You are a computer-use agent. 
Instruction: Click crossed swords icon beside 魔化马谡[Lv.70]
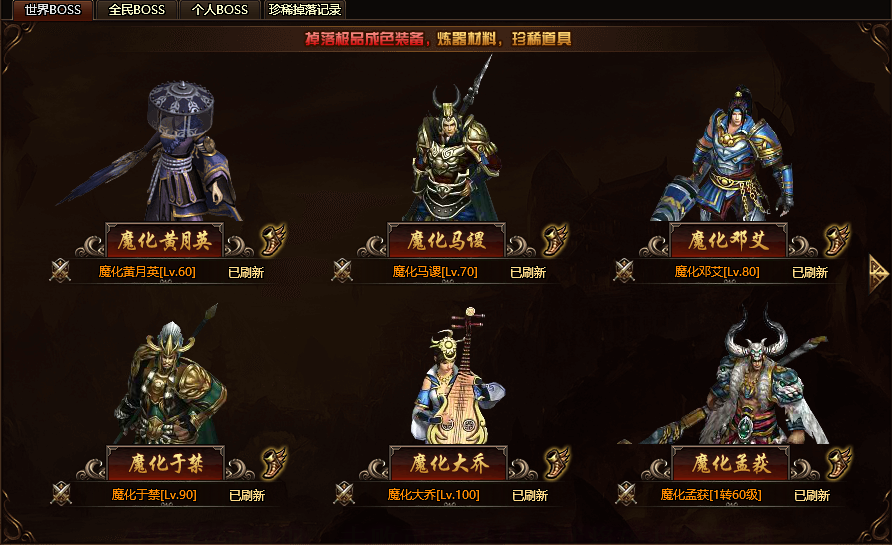tap(343, 270)
